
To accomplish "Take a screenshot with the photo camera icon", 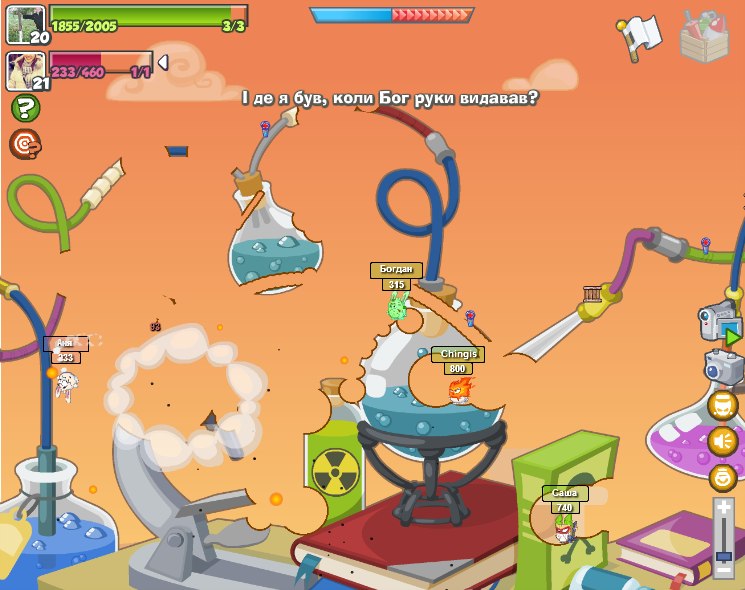I will tap(723, 366).
